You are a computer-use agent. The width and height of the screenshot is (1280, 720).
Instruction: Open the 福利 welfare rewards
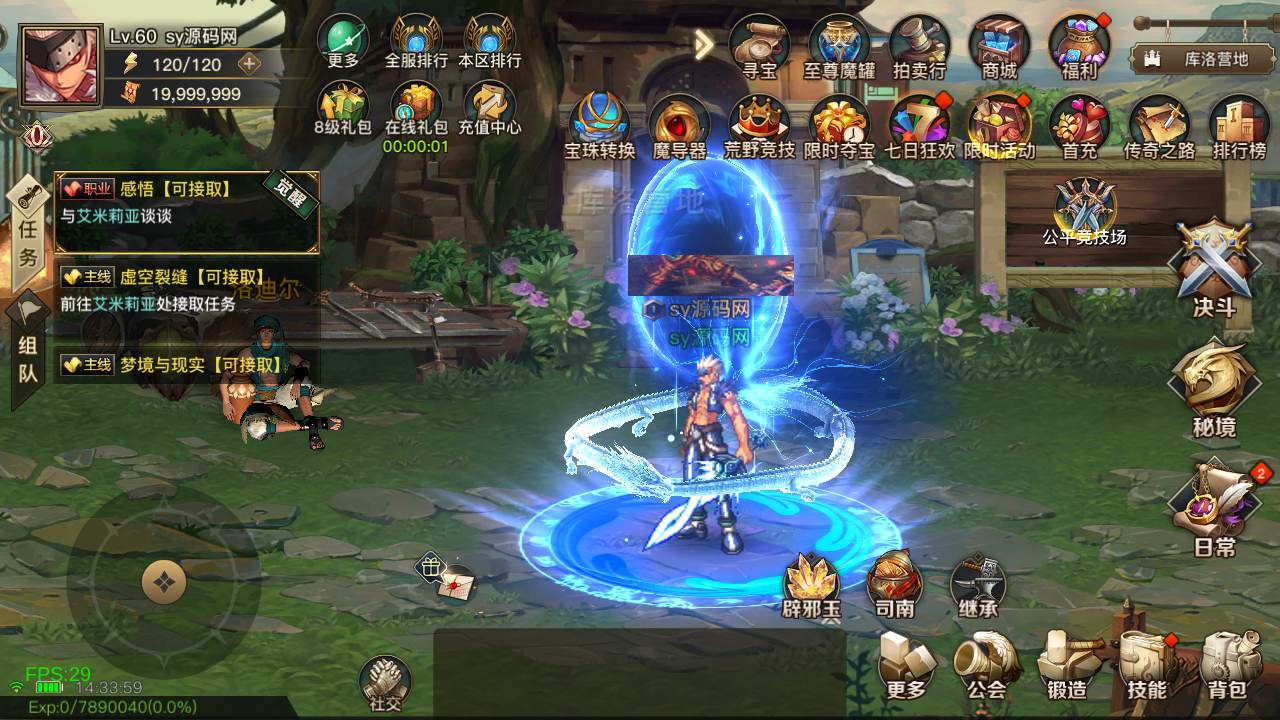[1079, 46]
